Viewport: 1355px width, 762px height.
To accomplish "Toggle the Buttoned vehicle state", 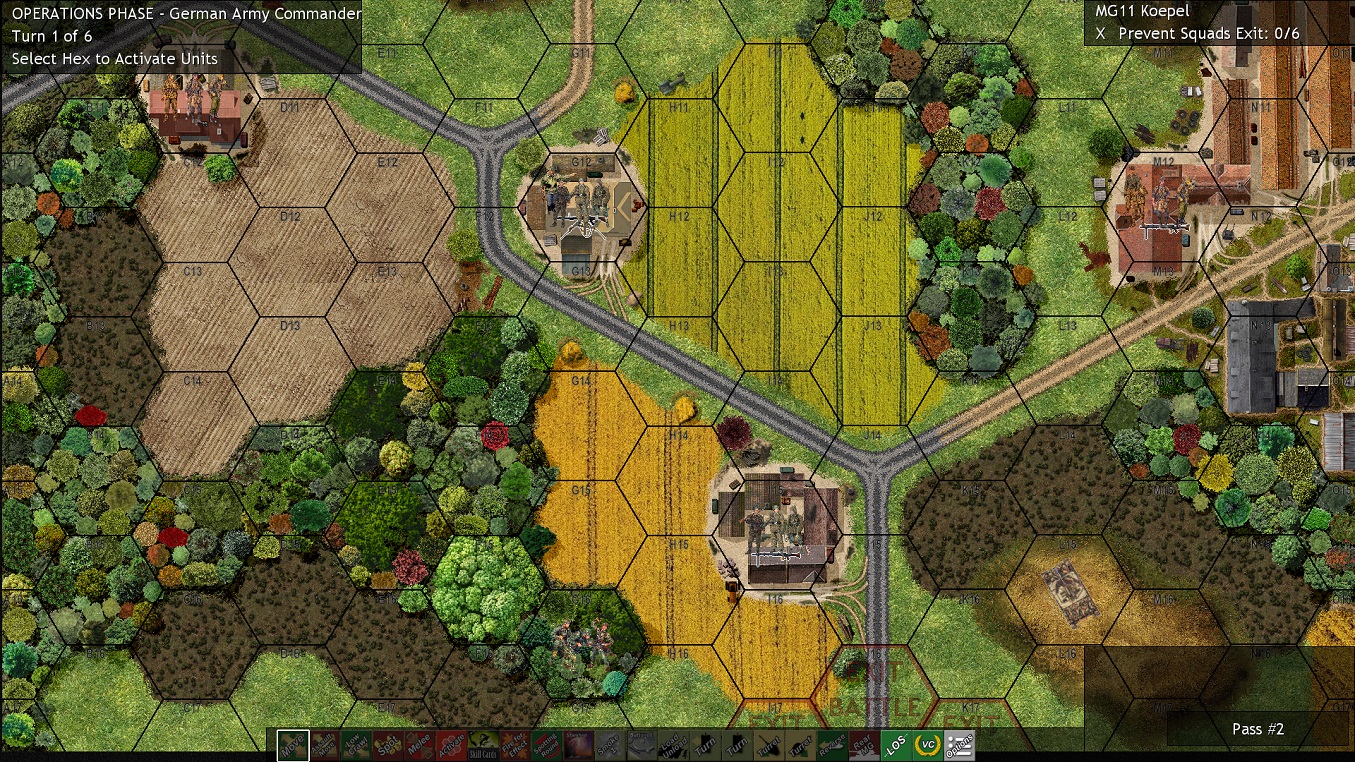I will pos(639,745).
